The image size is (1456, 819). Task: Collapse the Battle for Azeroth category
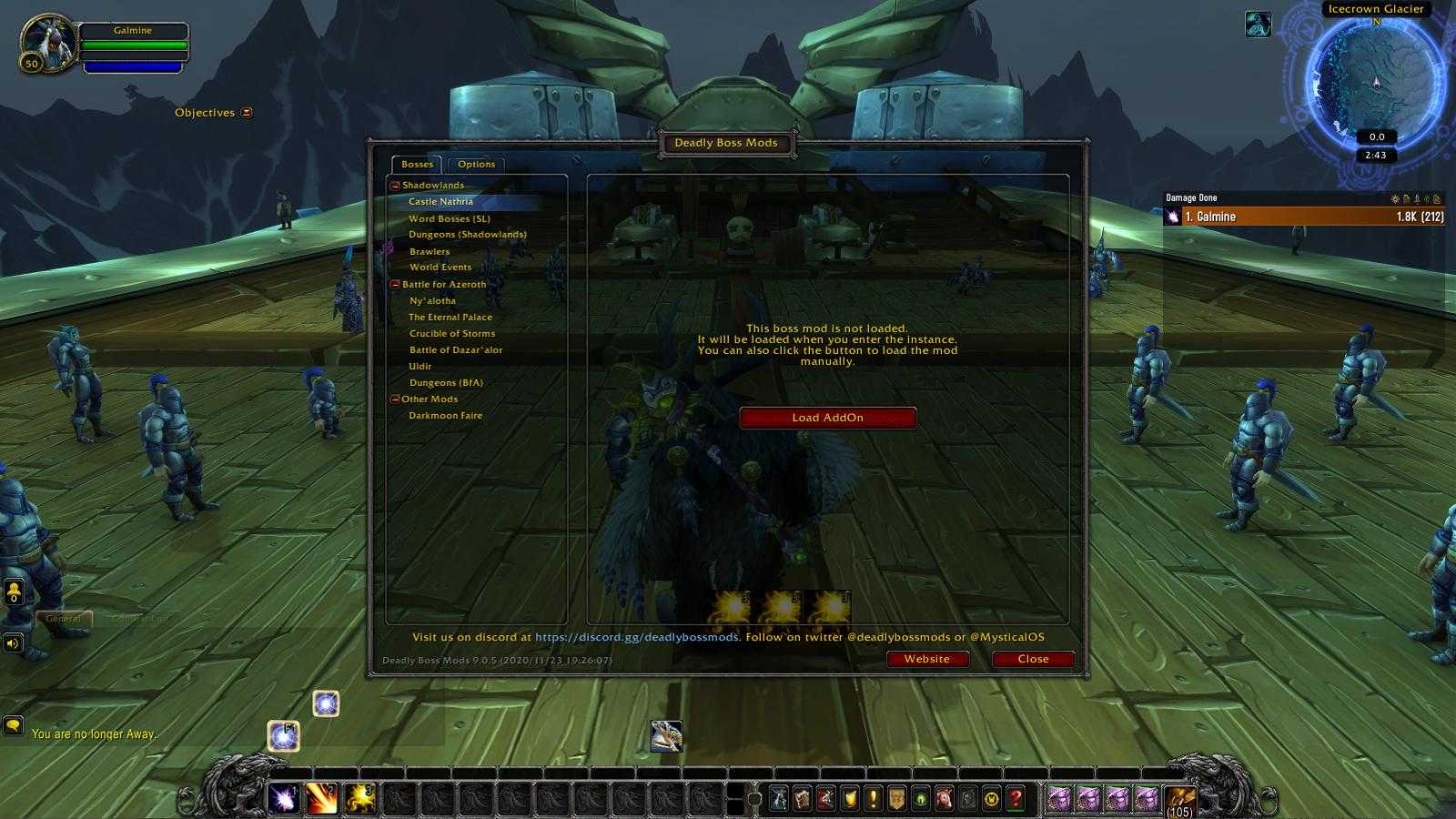click(395, 285)
